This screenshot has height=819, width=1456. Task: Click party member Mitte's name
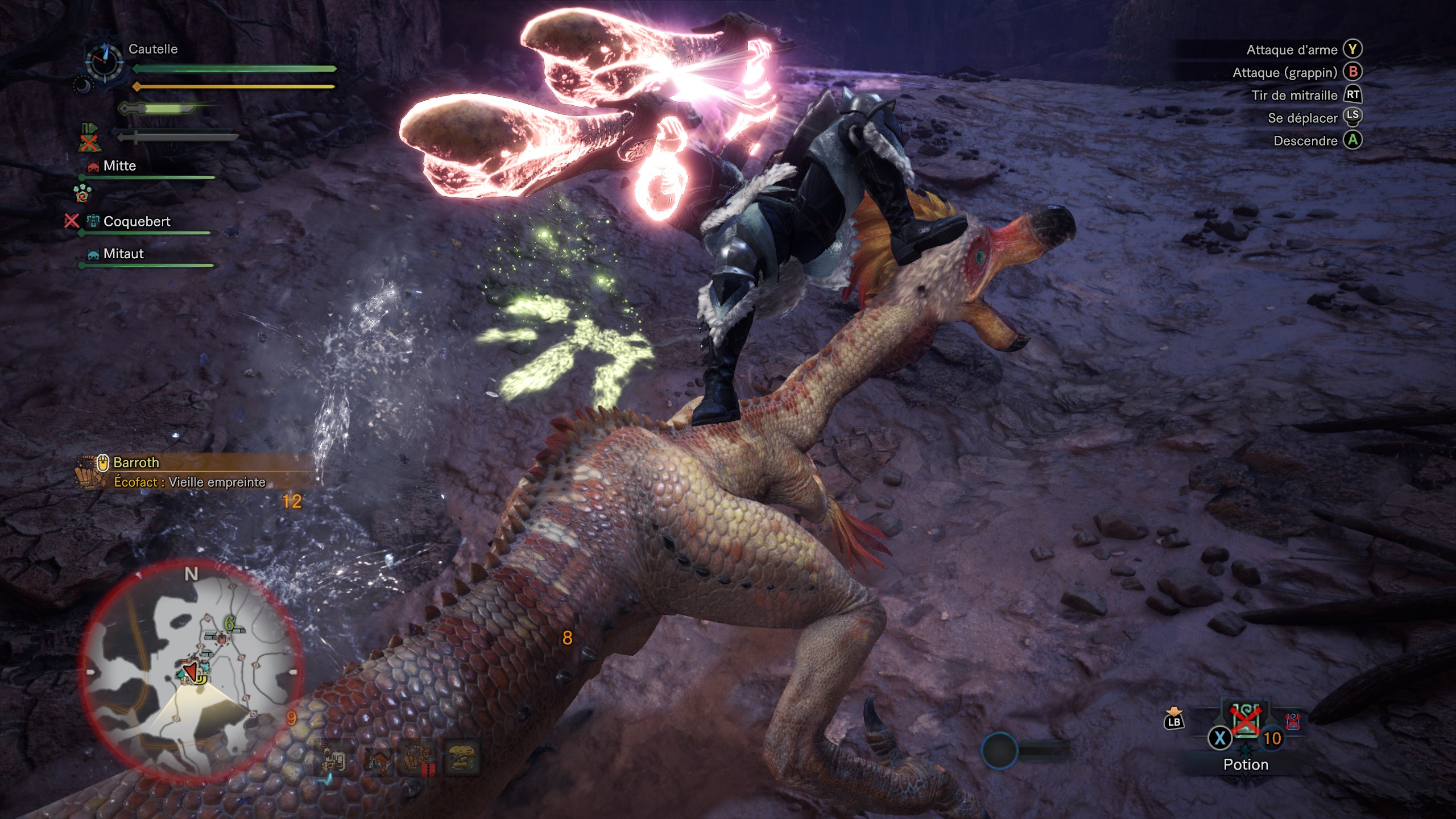(119, 166)
